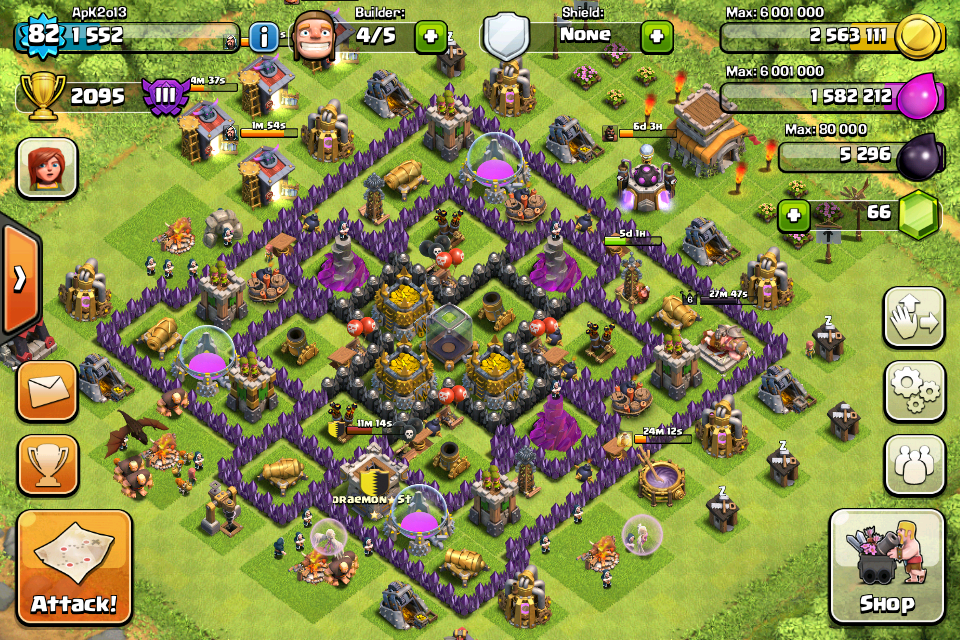960x640 pixels.
Task: Open the mail inbox envelope
Action: pos(47,391)
